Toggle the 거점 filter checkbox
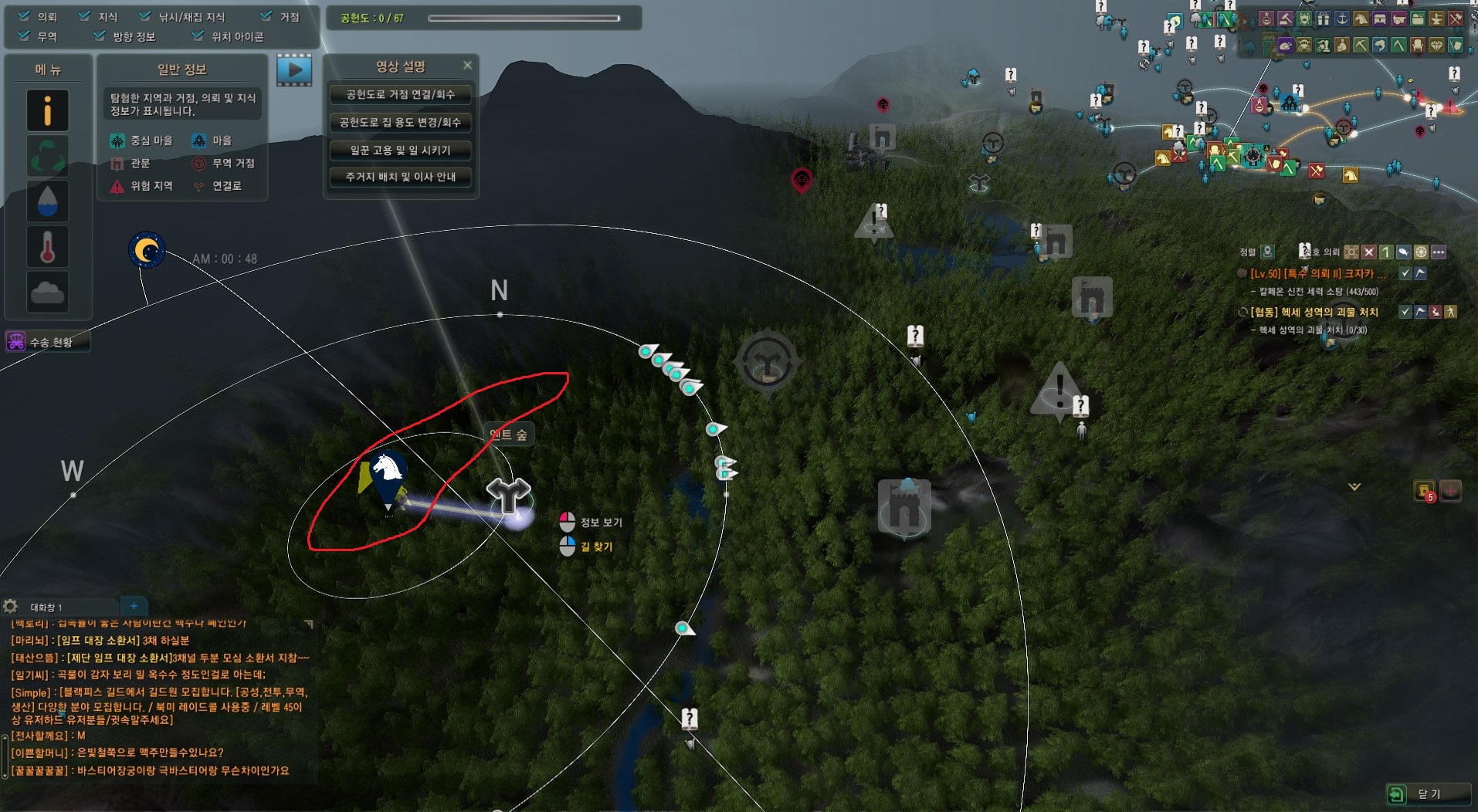This screenshot has width=1478, height=812. 266,16
